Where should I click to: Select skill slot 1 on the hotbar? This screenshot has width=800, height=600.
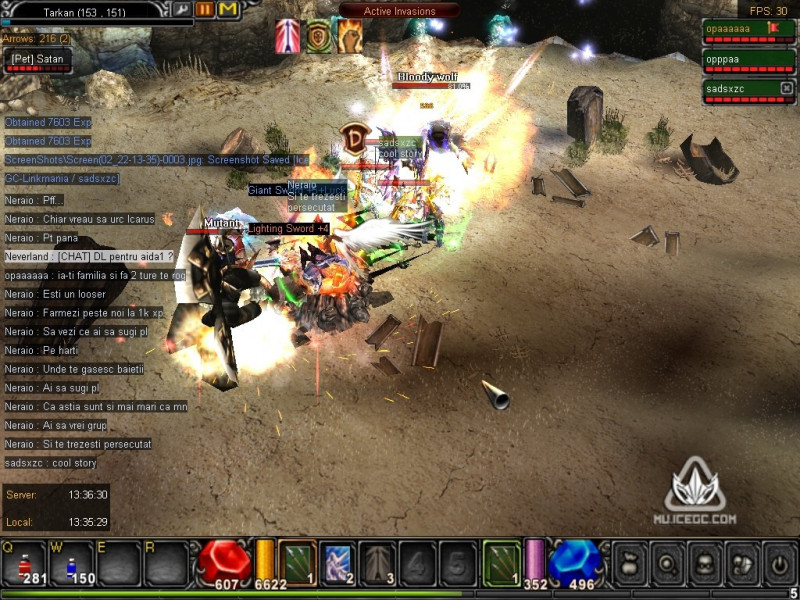[x=297, y=562]
